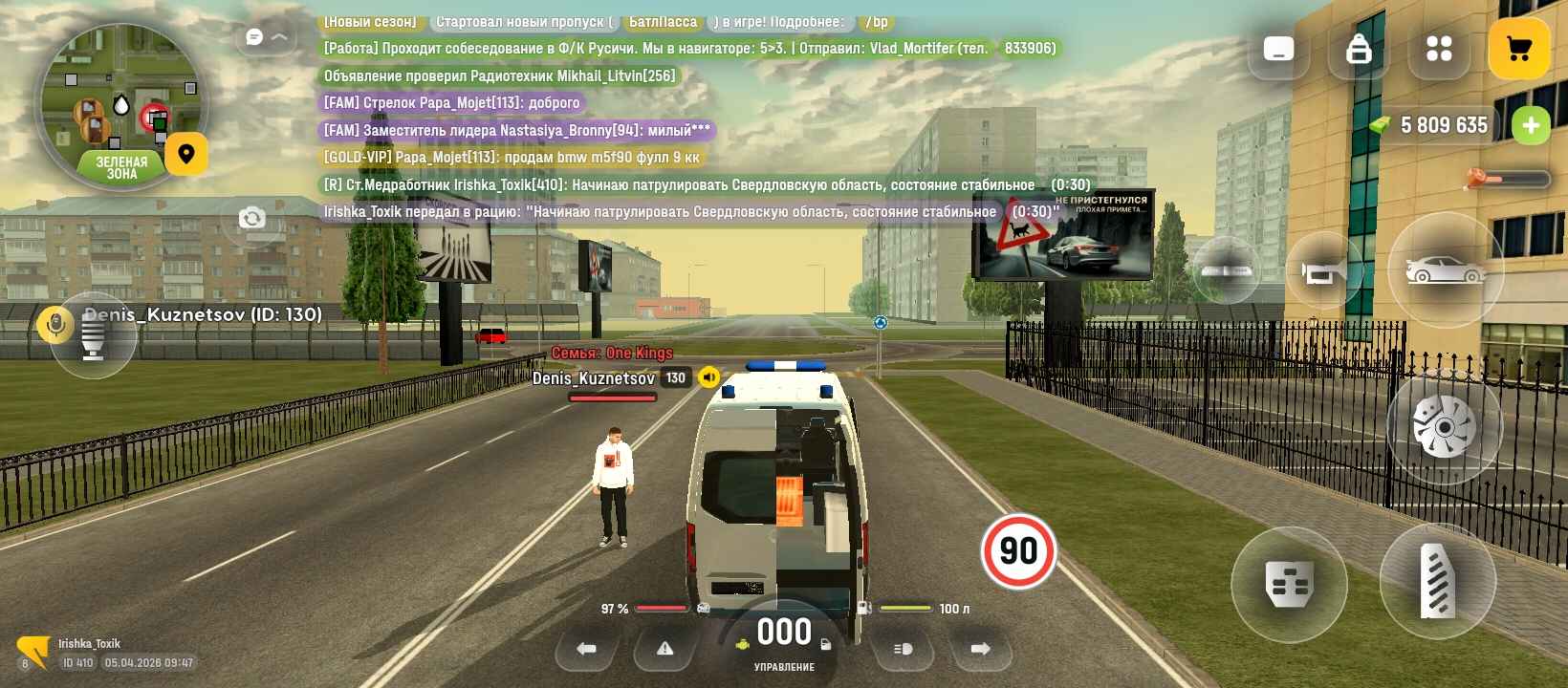This screenshot has height=688, width=1568.
Task: Step on the brake pedal
Action: (x=1289, y=584)
